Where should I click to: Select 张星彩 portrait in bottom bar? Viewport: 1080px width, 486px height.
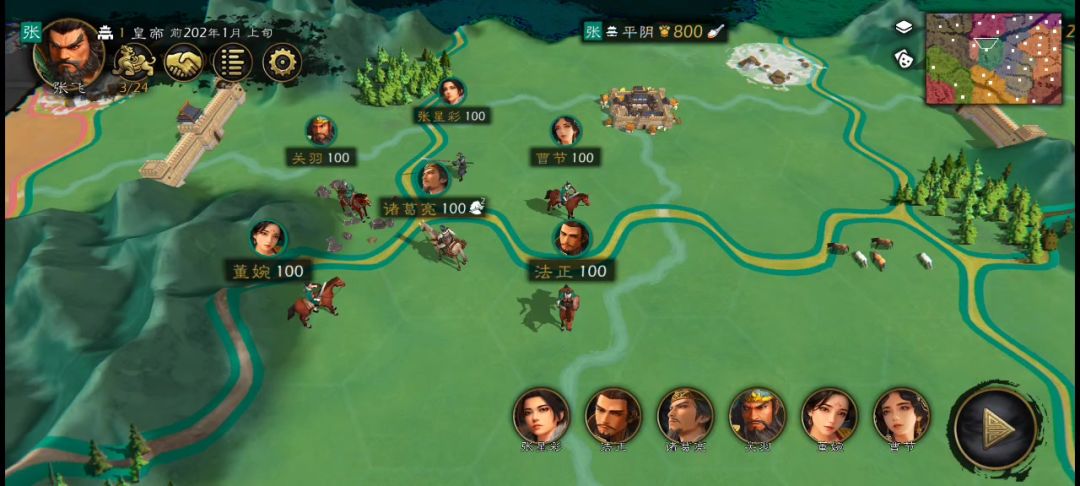click(x=541, y=416)
